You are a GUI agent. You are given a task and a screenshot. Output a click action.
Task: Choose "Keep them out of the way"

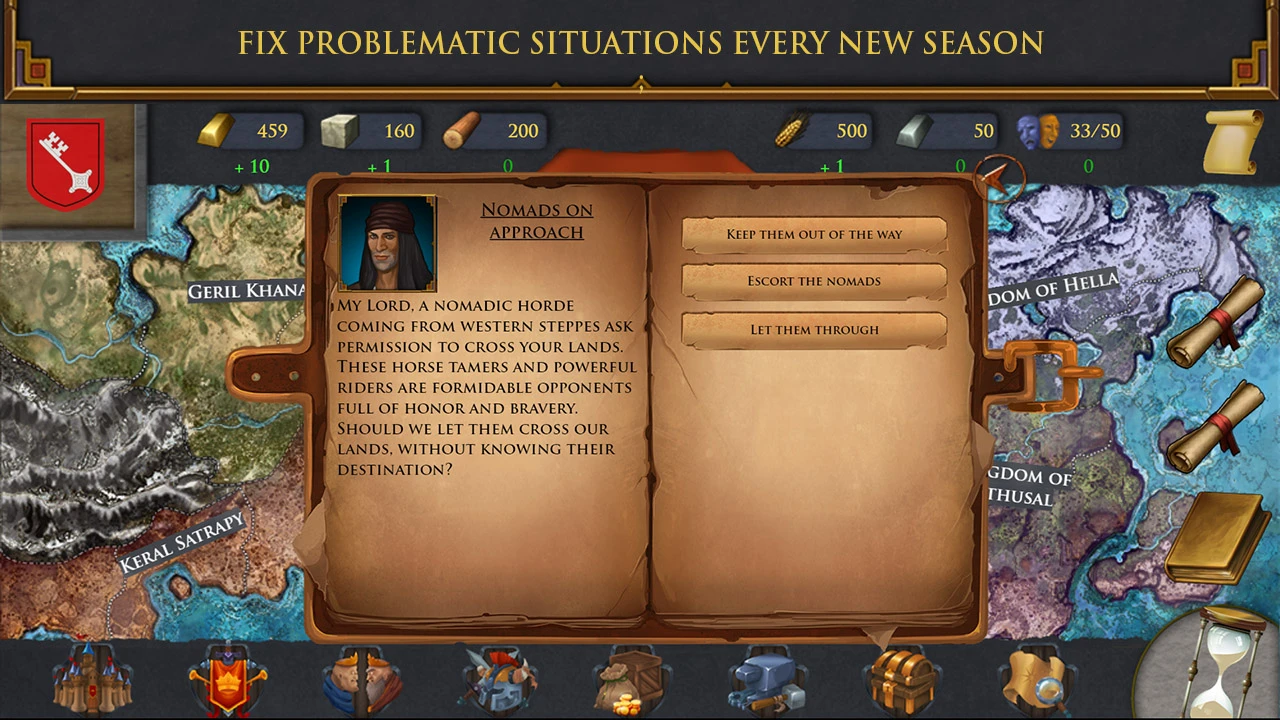tap(814, 234)
